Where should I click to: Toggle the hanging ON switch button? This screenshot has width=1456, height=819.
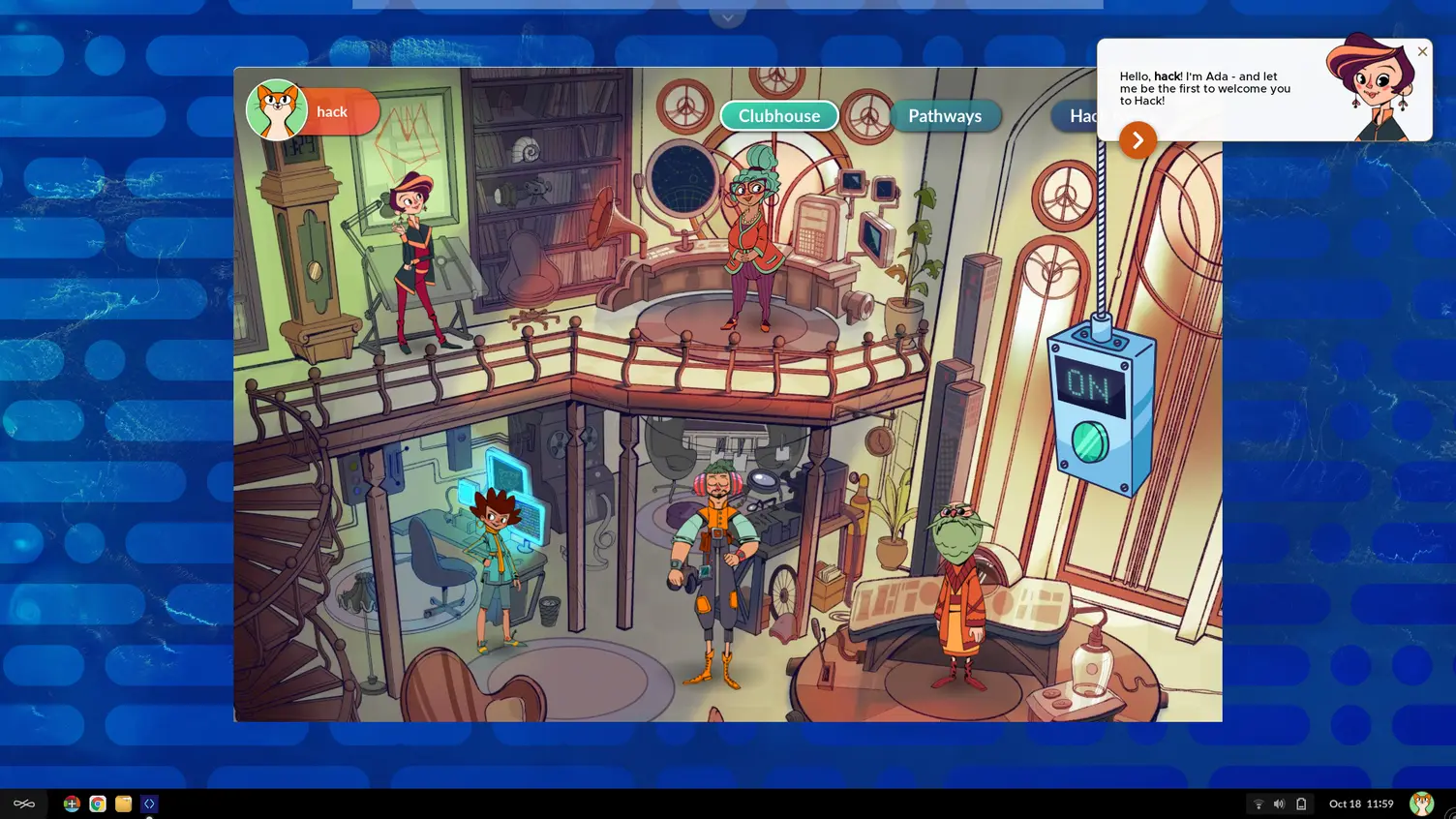[1091, 441]
